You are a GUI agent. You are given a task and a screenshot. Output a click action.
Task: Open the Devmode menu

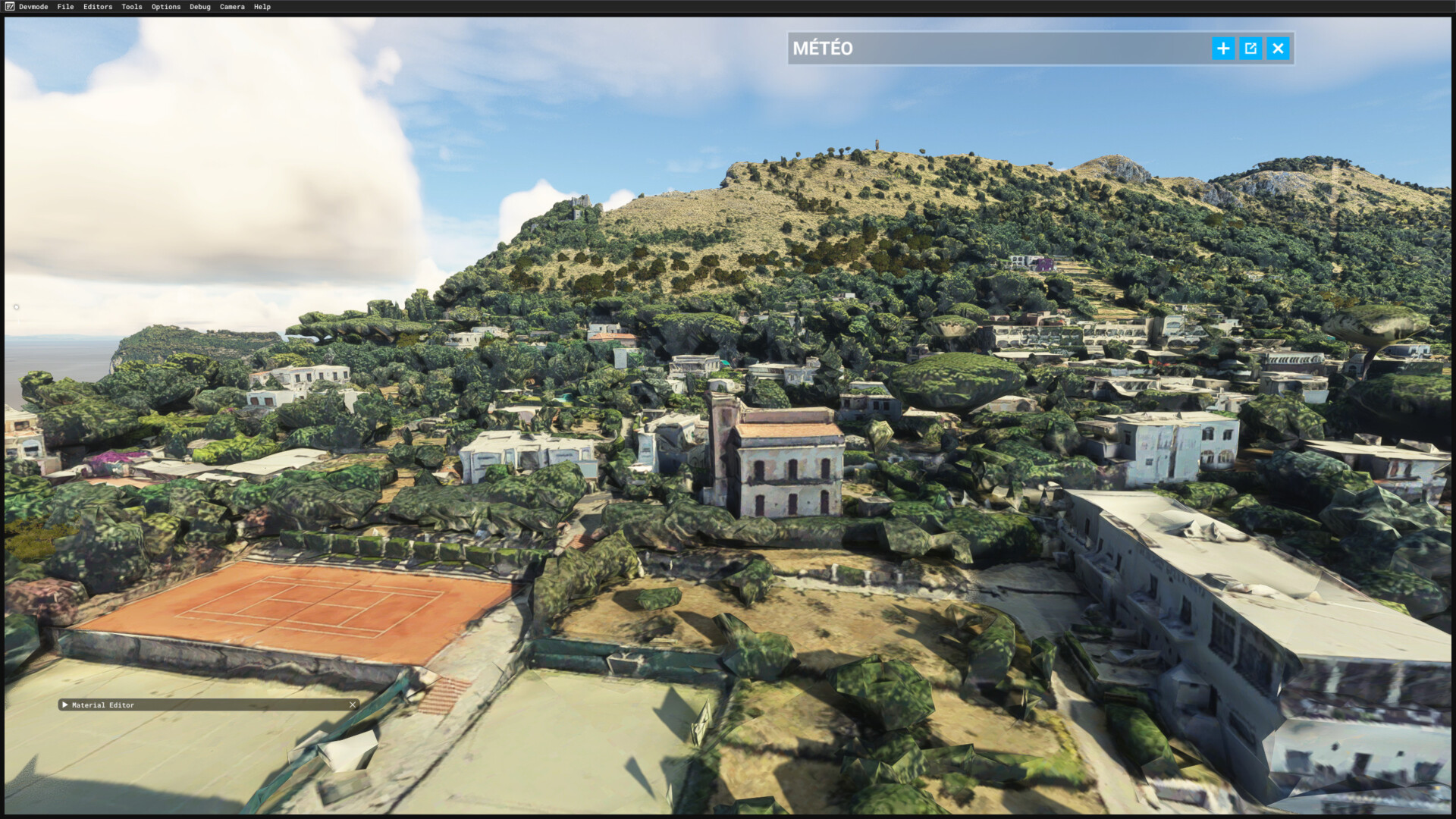pos(33,7)
